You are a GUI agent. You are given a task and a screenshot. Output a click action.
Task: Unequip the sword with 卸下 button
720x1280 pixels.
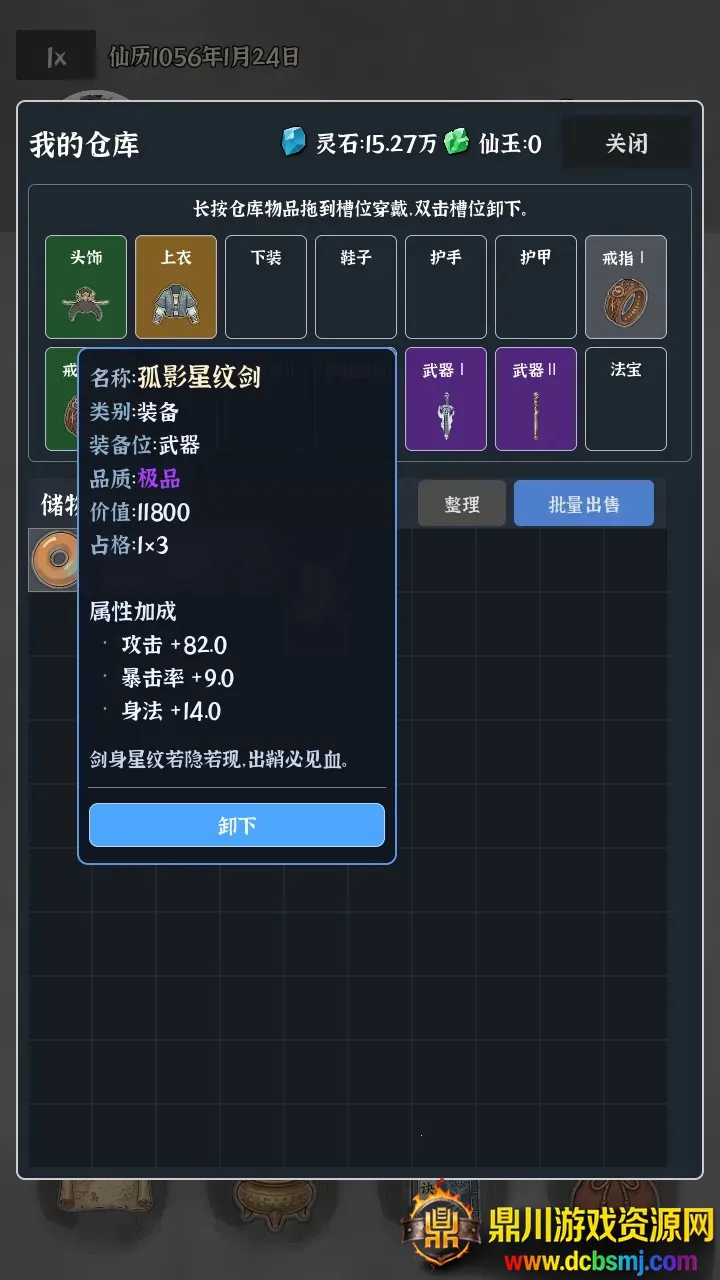(x=237, y=825)
